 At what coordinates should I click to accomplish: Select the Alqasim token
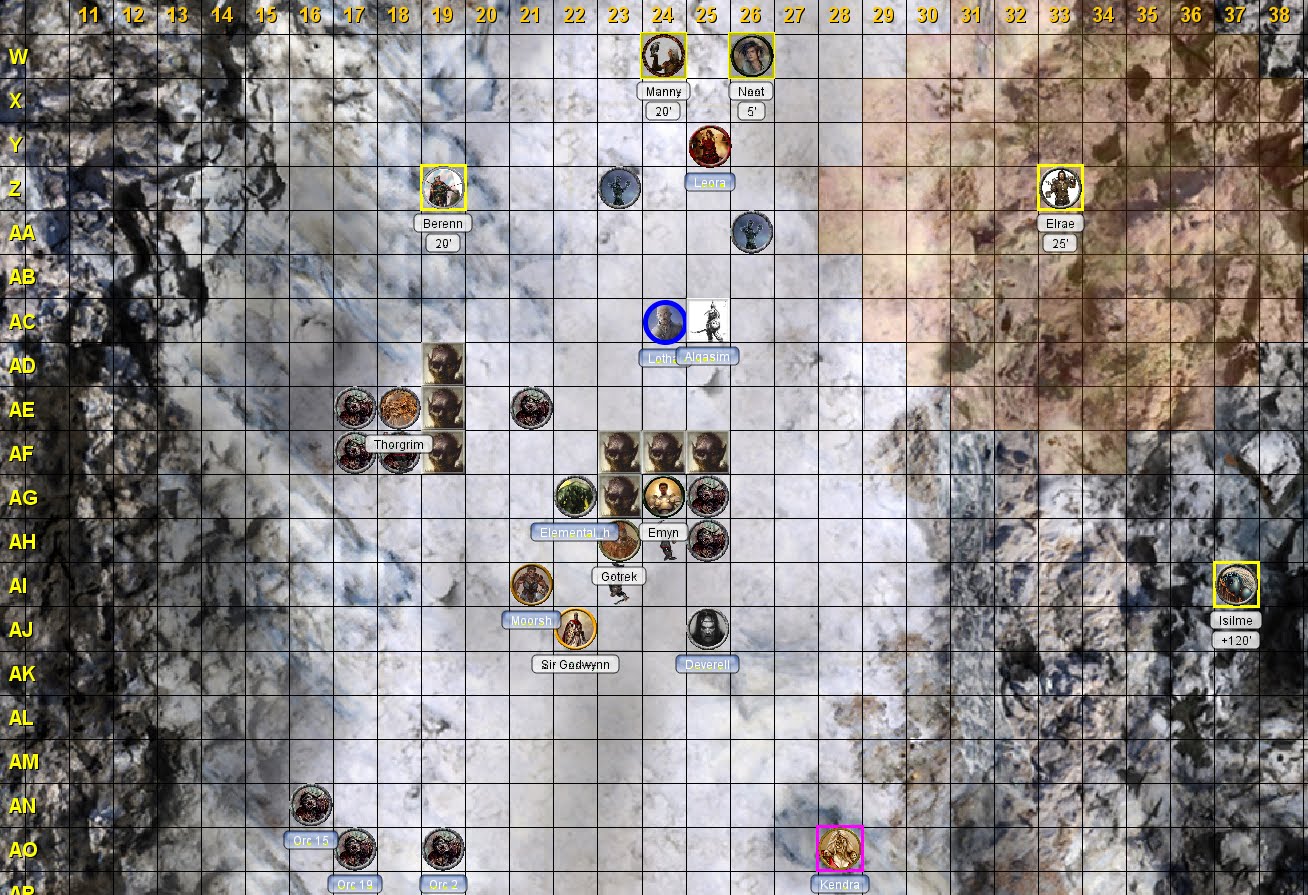708,322
